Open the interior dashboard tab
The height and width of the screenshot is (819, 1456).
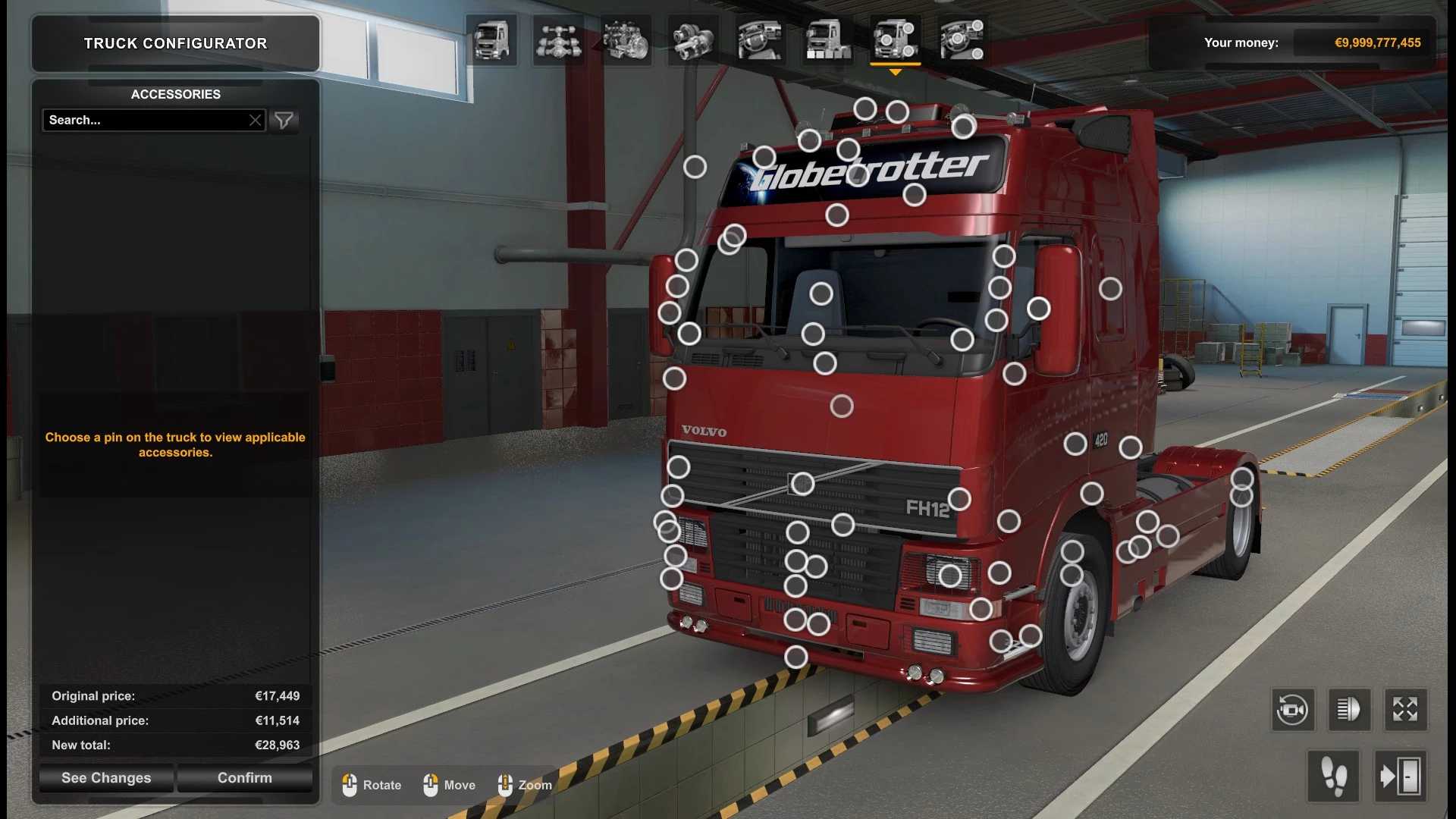[x=760, y=40]
